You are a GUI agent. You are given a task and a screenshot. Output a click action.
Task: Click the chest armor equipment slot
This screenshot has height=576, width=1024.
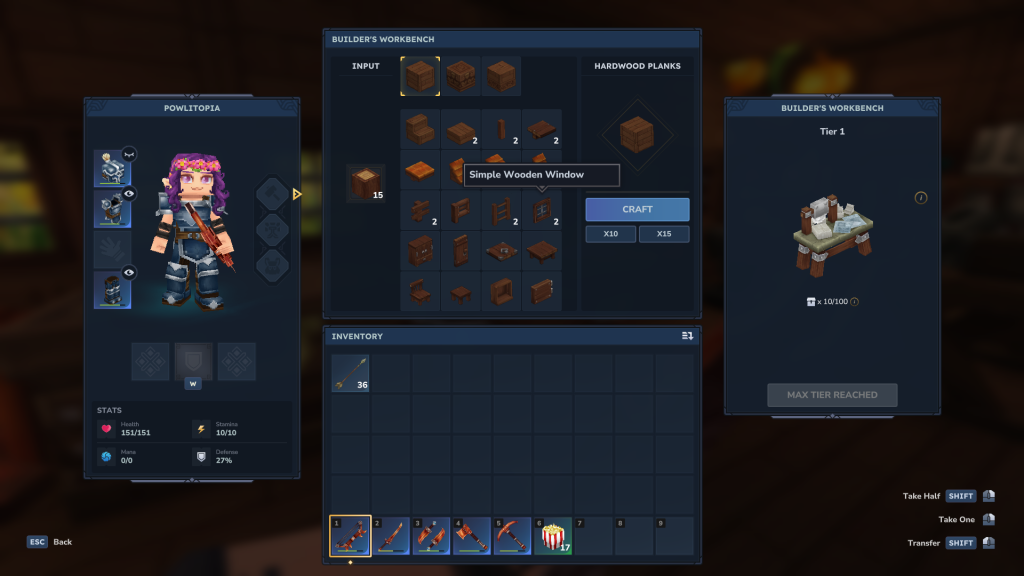[111, 209]
